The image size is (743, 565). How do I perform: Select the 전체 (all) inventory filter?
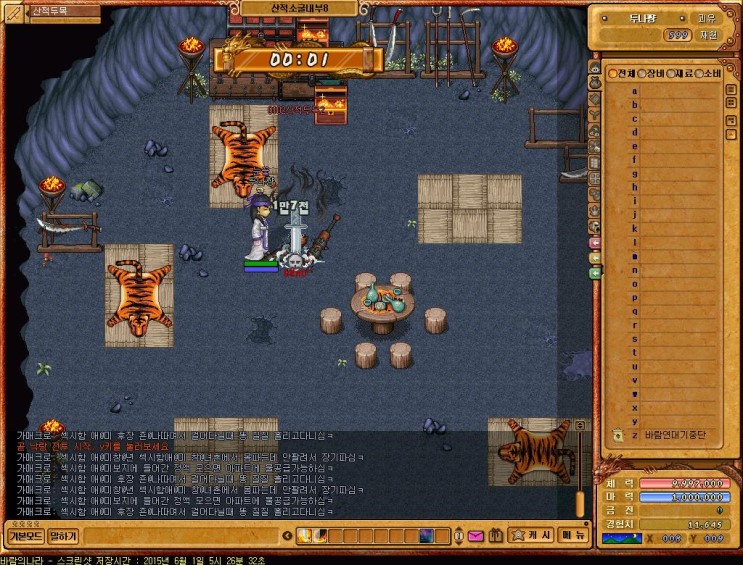coord(622,73)
